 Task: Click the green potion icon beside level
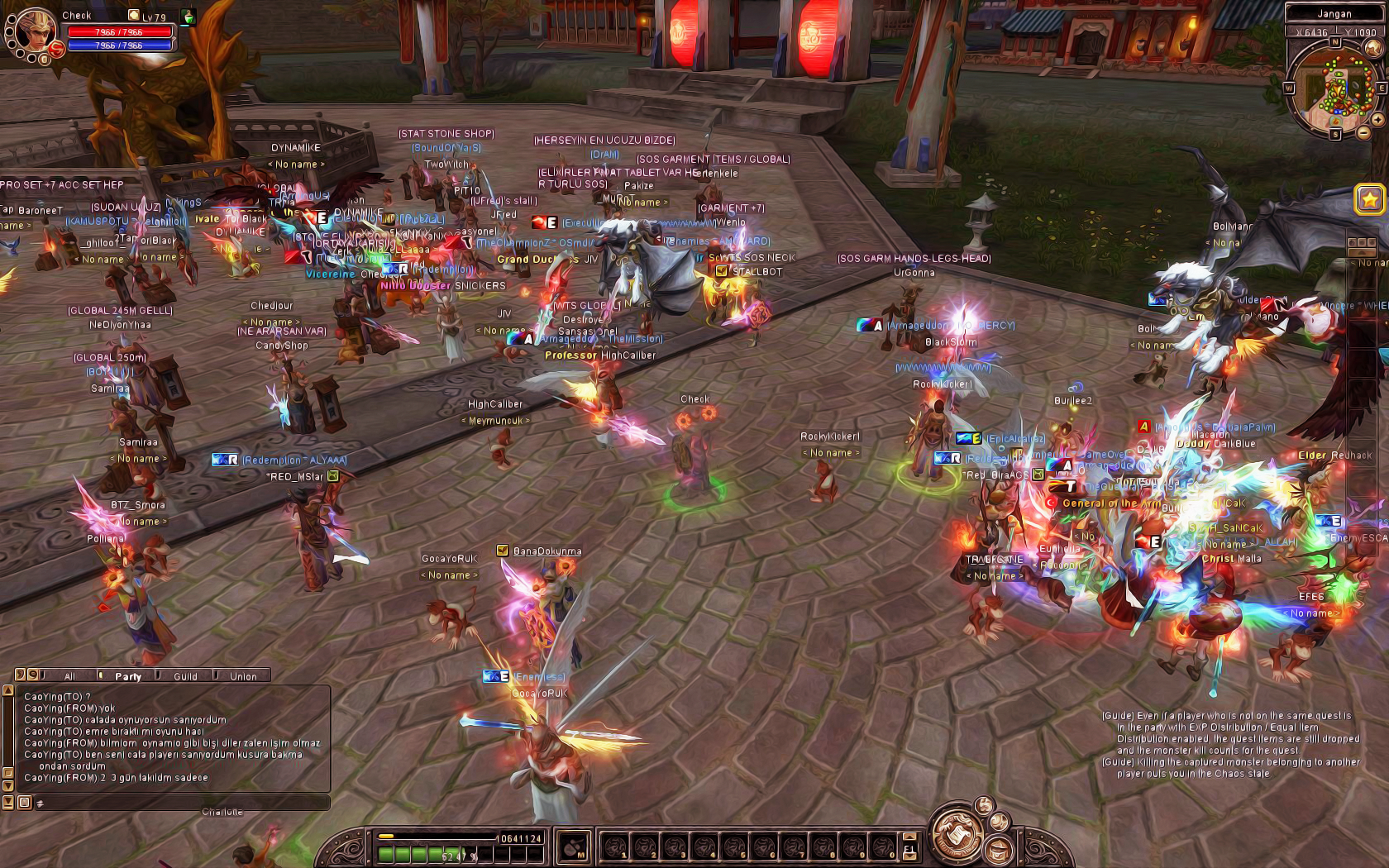(x=189, y=16)
